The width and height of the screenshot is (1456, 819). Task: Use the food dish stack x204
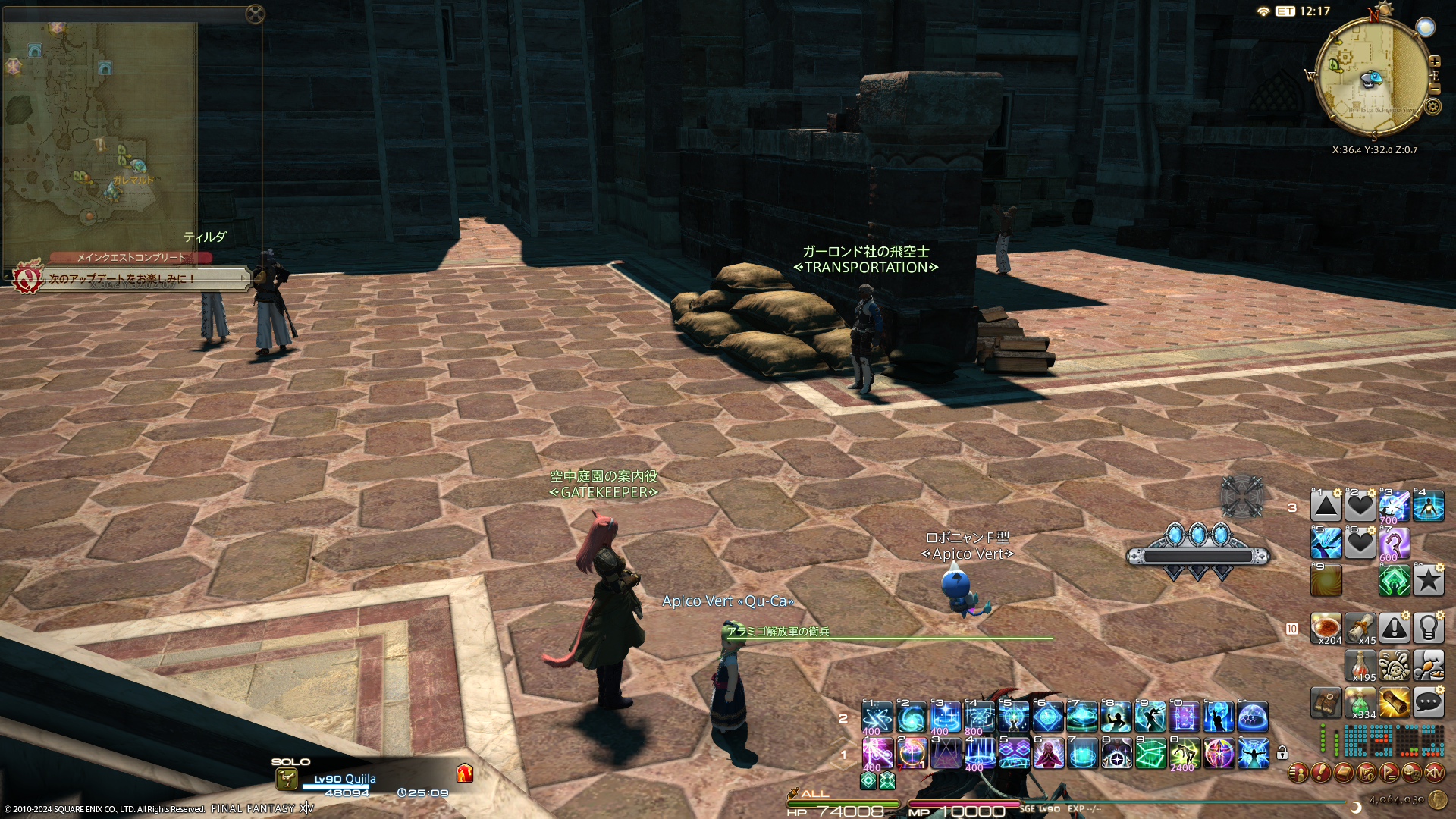click(x=1326, y=628)
